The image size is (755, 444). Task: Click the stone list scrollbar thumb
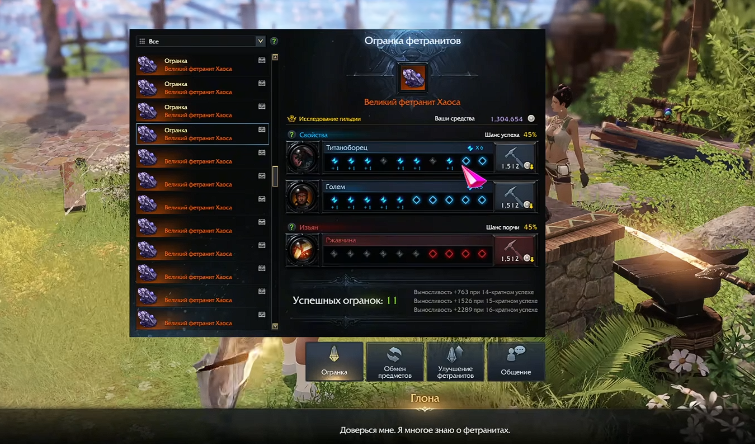[x=275, y=177]
